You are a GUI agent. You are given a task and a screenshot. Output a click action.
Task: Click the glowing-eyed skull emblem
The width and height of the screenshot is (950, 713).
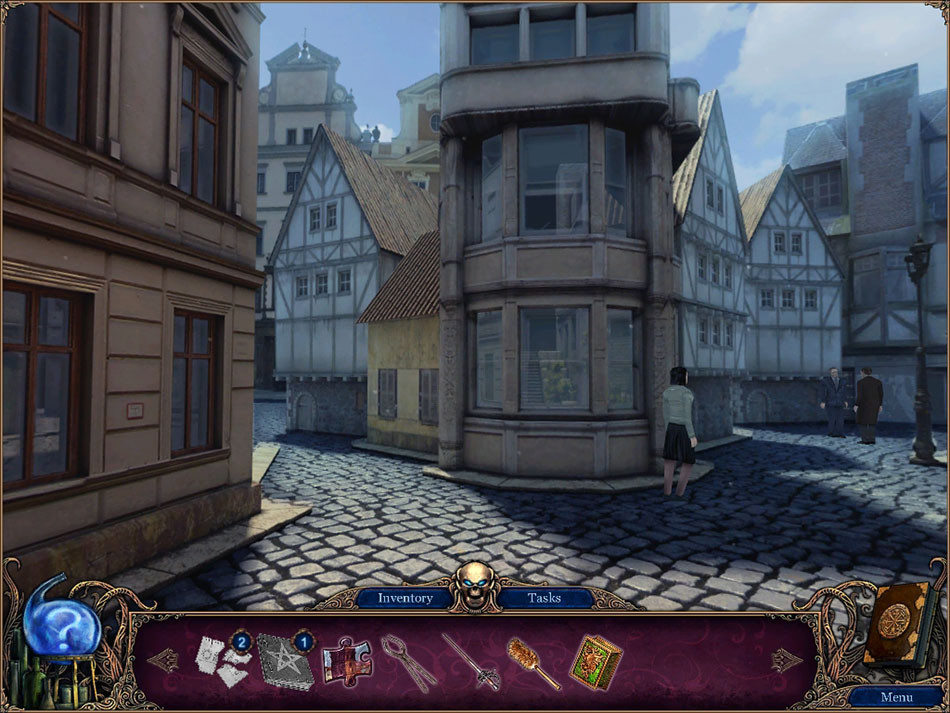475,585
